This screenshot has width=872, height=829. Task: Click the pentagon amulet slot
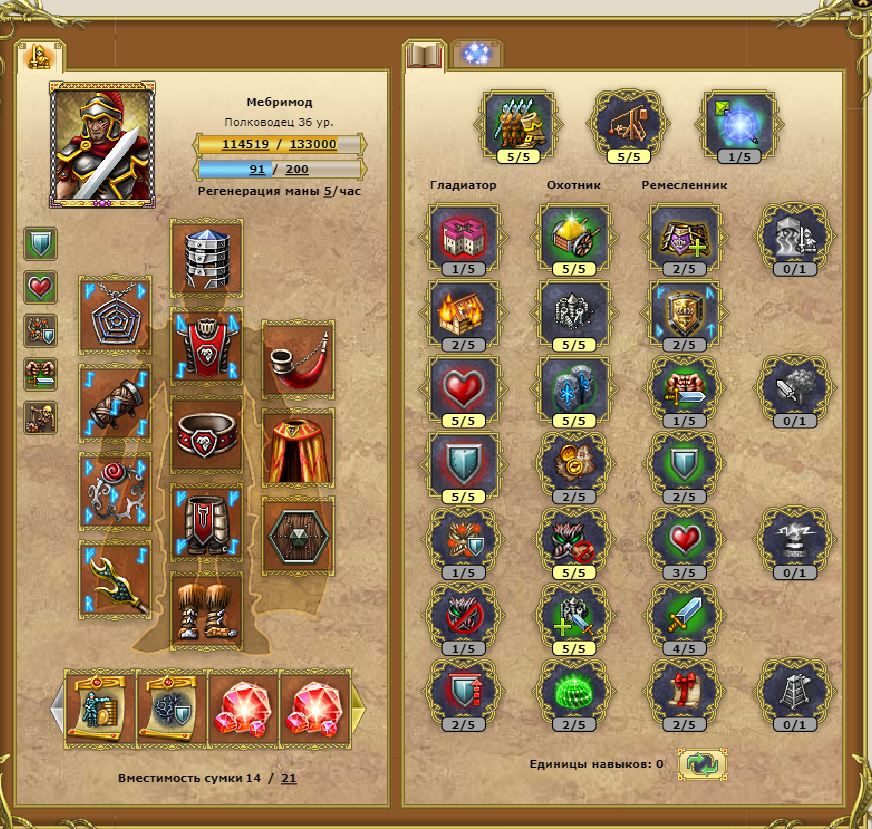[115, 316]
